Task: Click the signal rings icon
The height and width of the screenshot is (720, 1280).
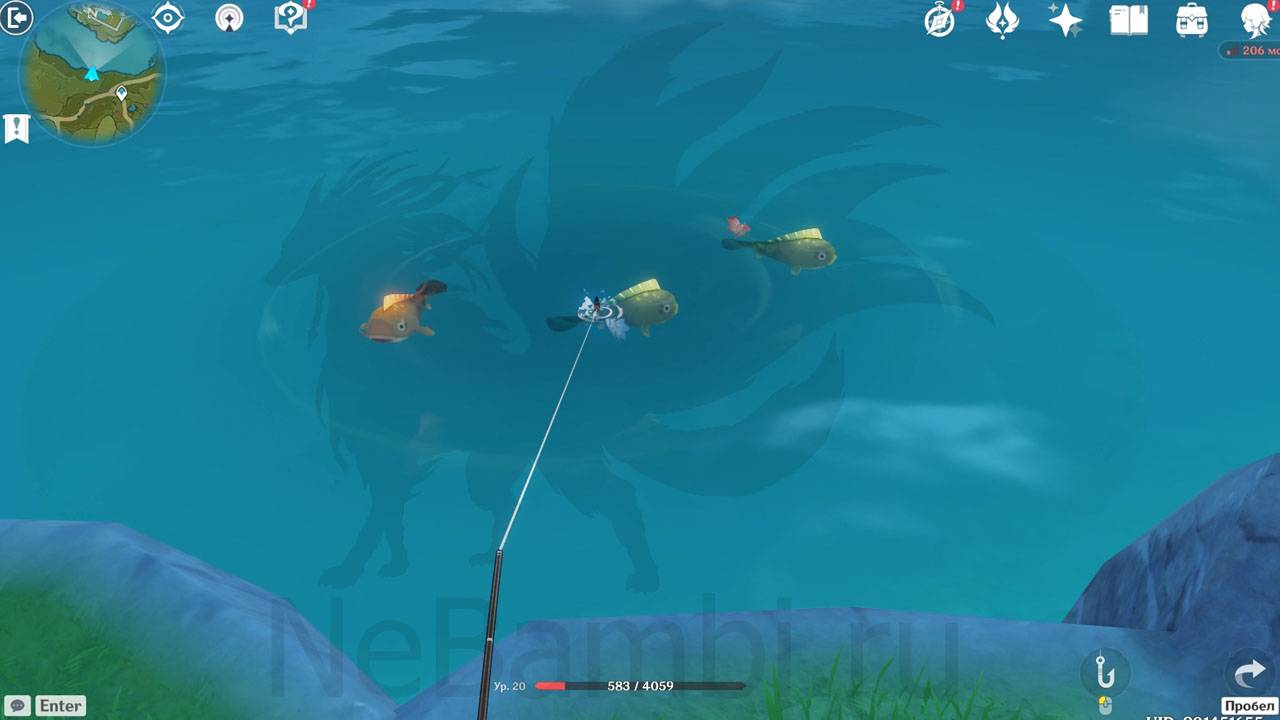Action: pos(229,18)
